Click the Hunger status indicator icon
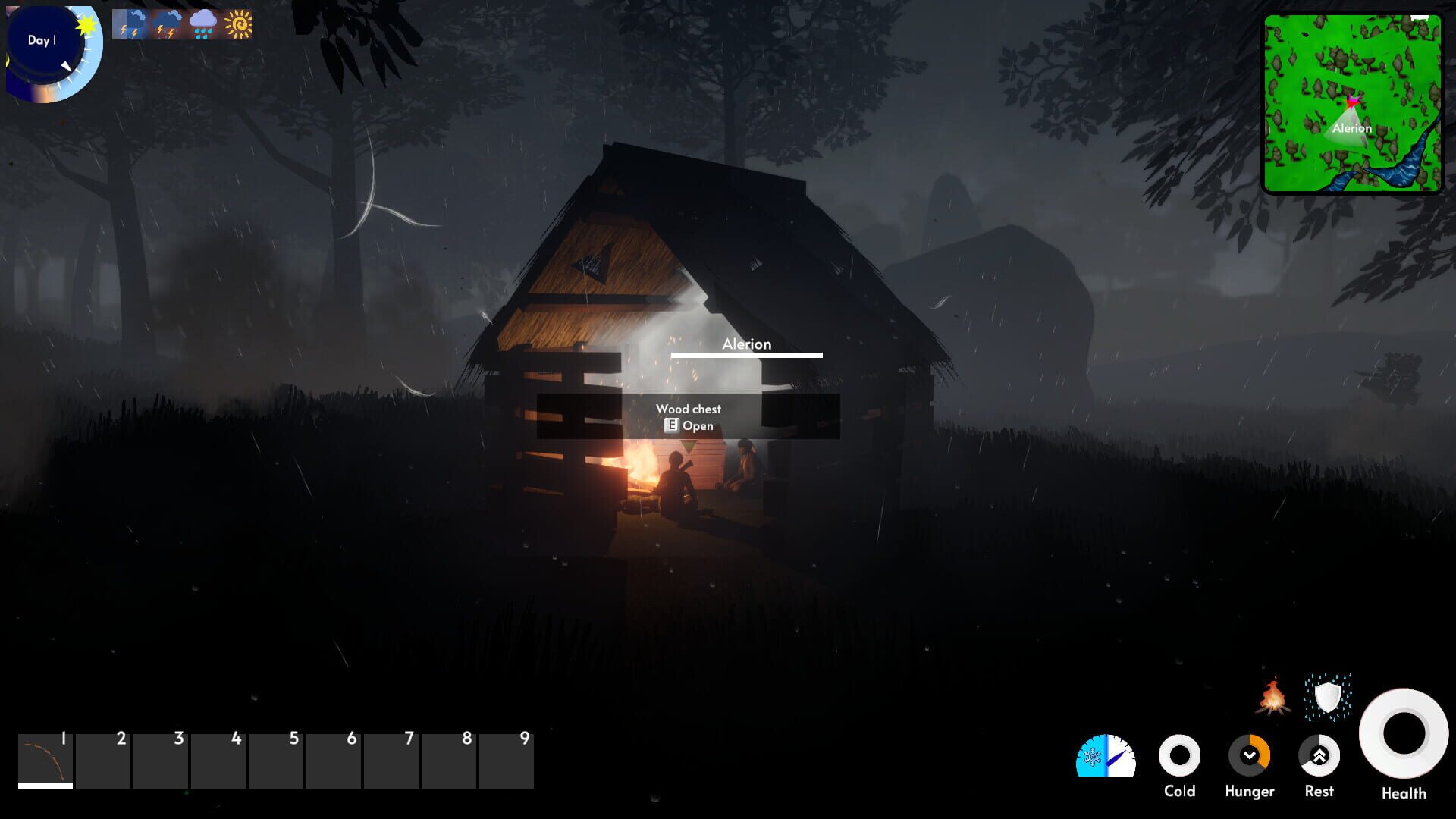This screenshot has height=819, width=1456. point(1250,756)
